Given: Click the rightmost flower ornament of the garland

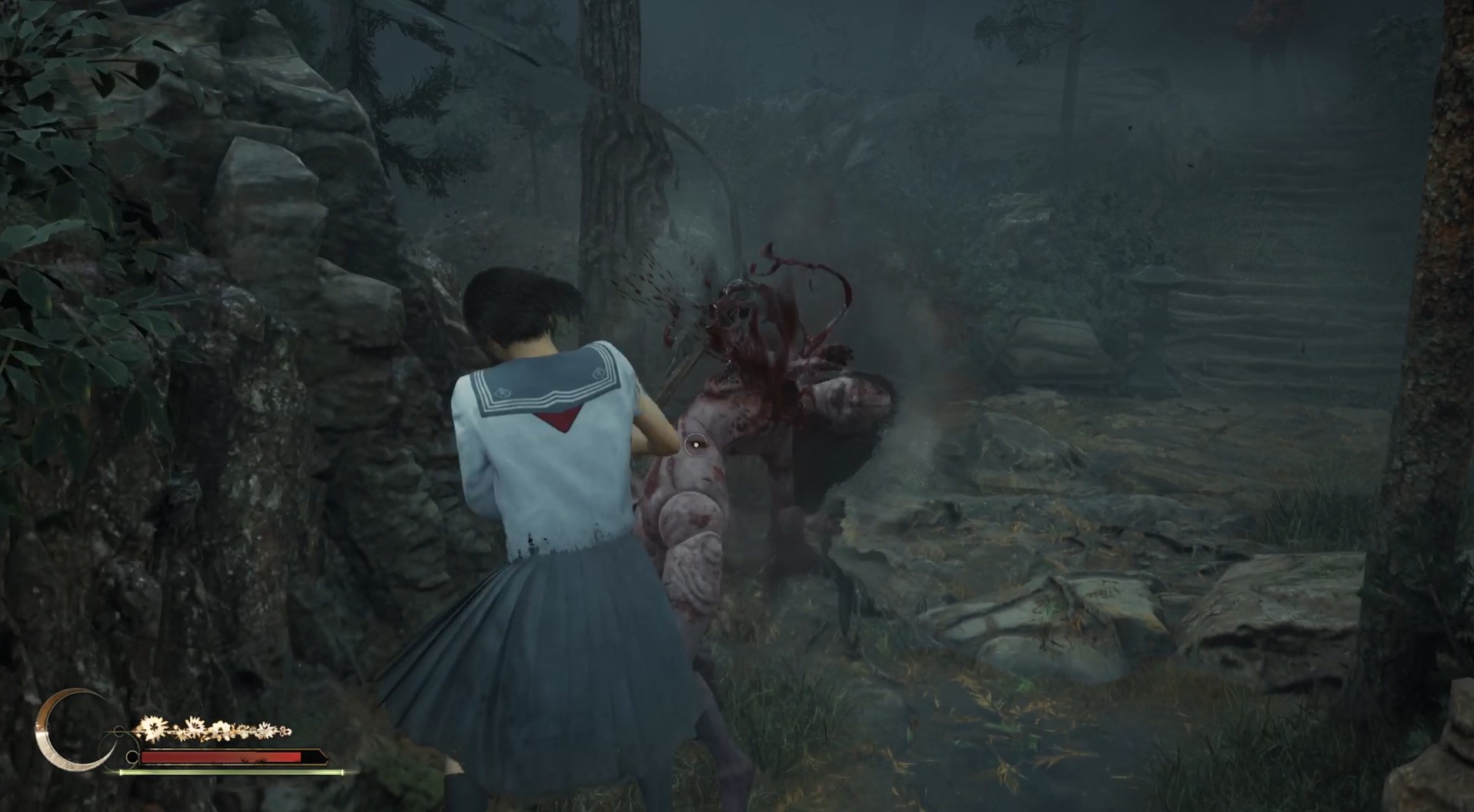Looking at the screenshot, I should (x=284, y=731).
